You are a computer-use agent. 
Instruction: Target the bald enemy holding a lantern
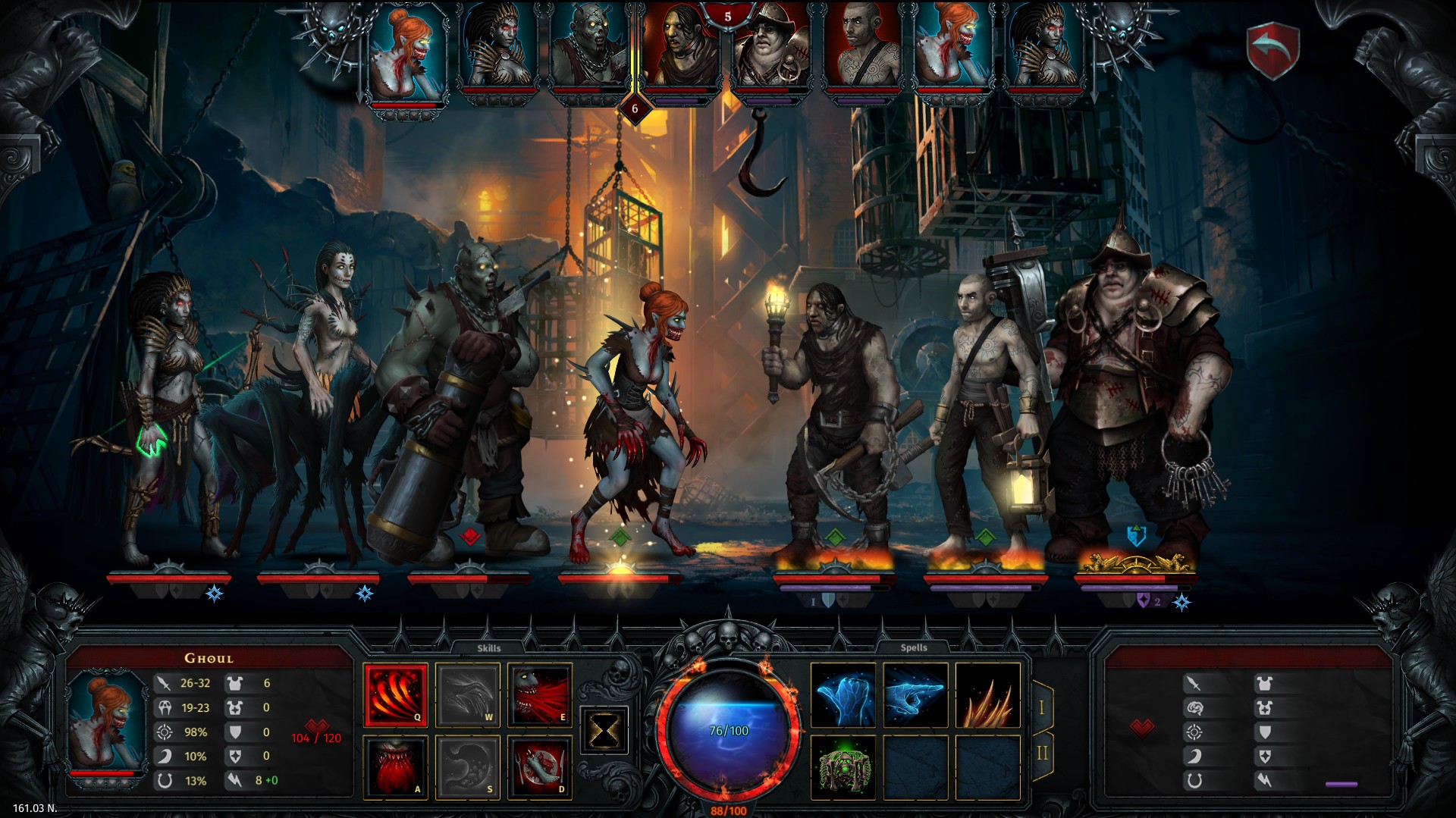click(x=982, y=409)
